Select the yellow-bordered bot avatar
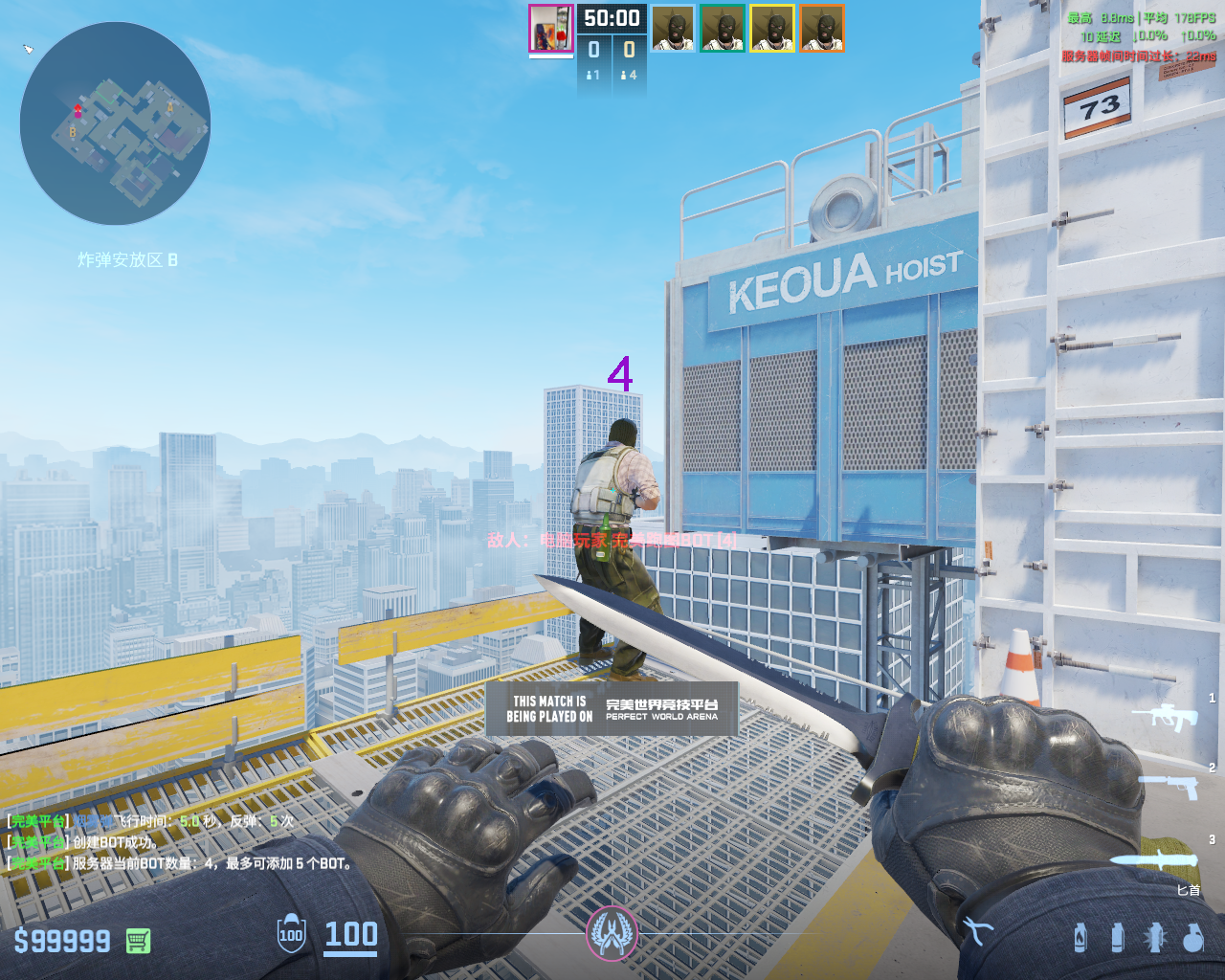The height and width of the screenshot is (980, 1225). (772, 29)
